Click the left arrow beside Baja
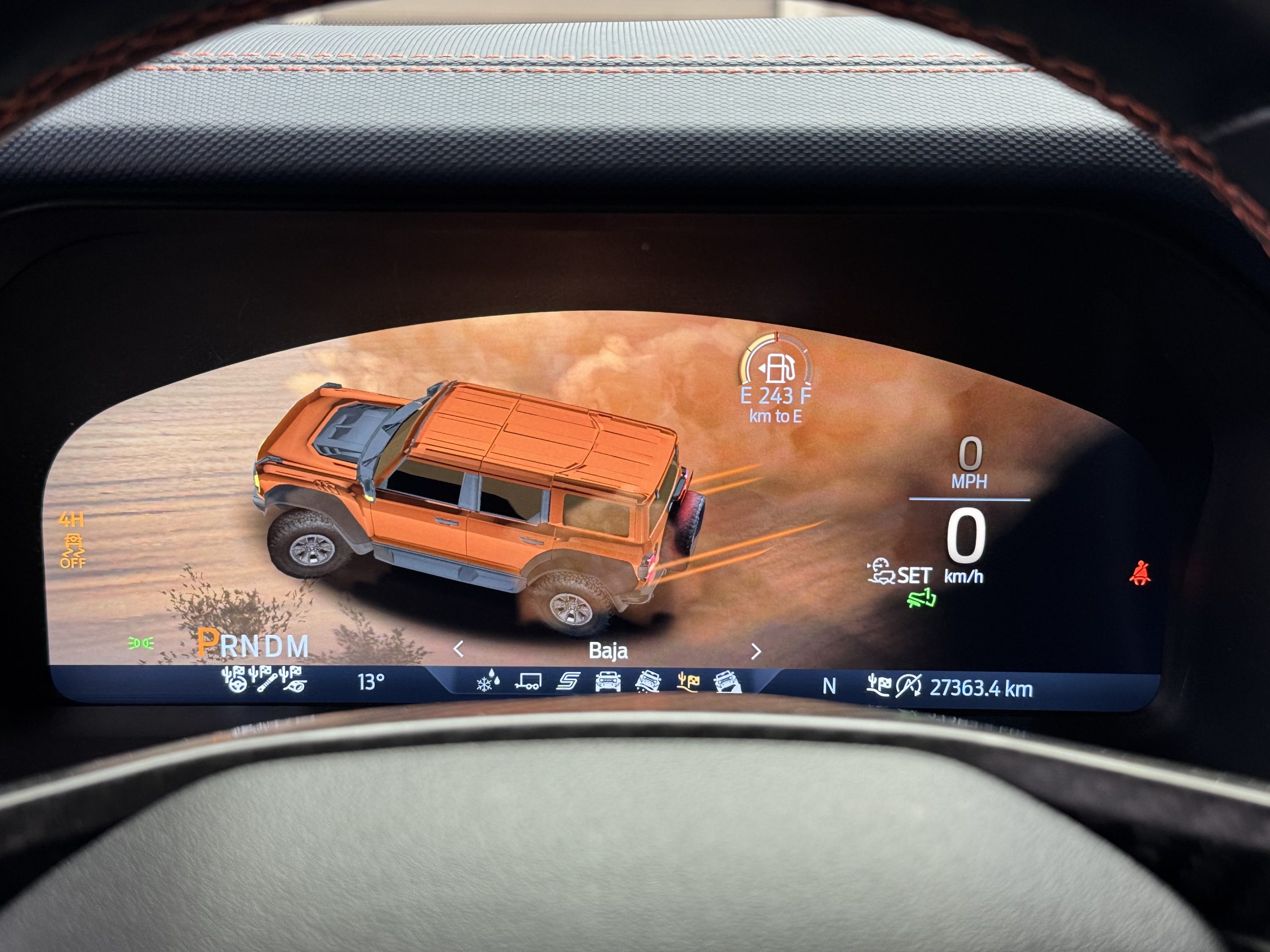This screenshot has width=1270, height=952. tap(458, 650)
